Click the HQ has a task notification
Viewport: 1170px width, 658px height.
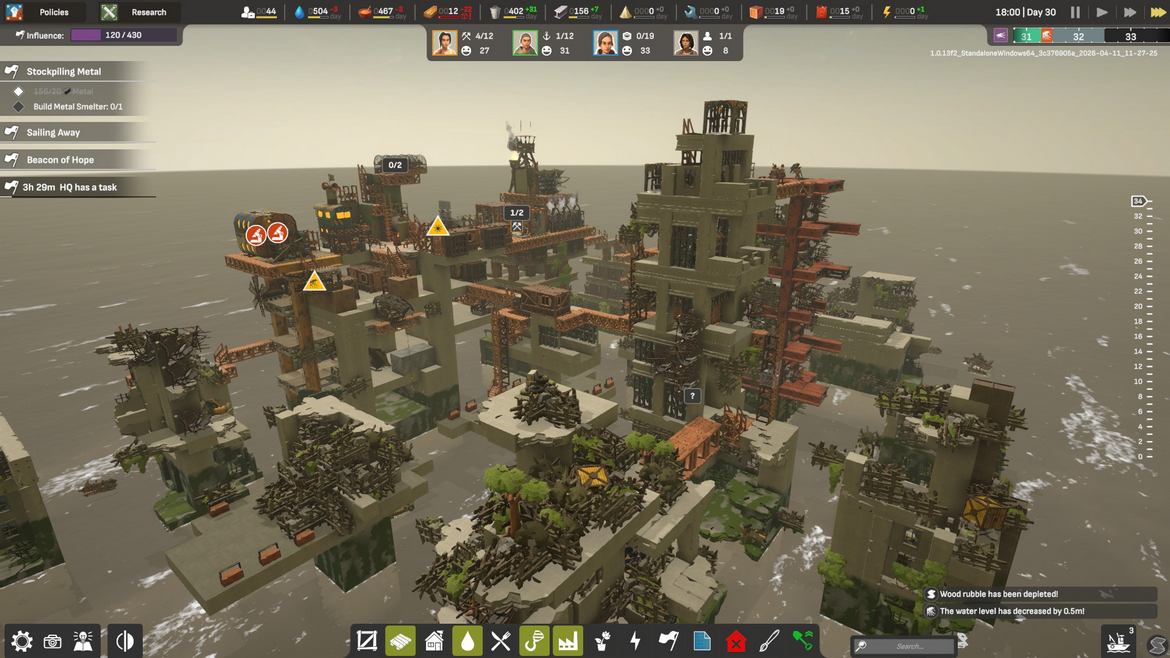(70, 187)
